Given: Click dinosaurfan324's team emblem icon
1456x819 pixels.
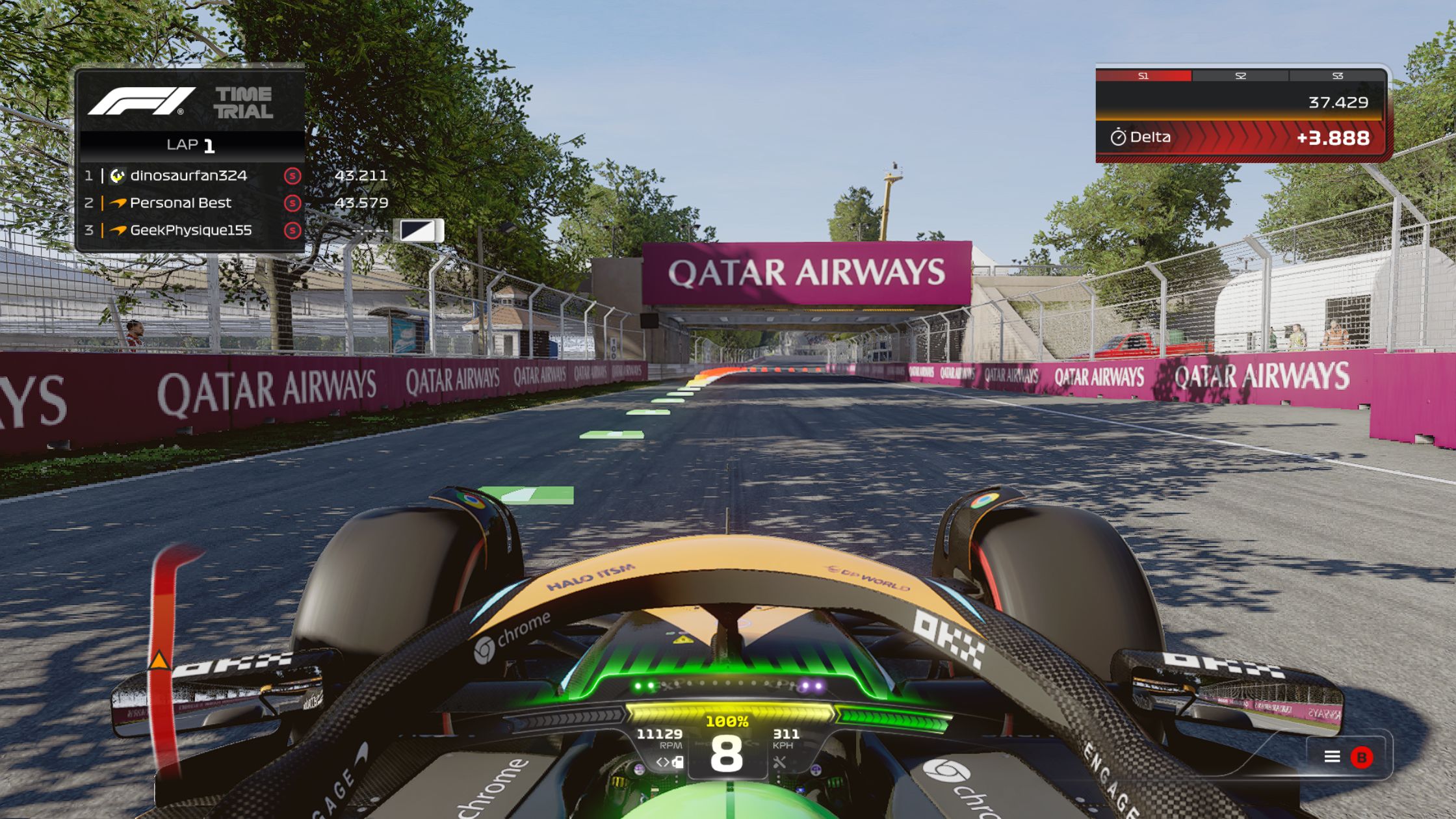Looking at the screenshot, I should (x=117, y=176).
